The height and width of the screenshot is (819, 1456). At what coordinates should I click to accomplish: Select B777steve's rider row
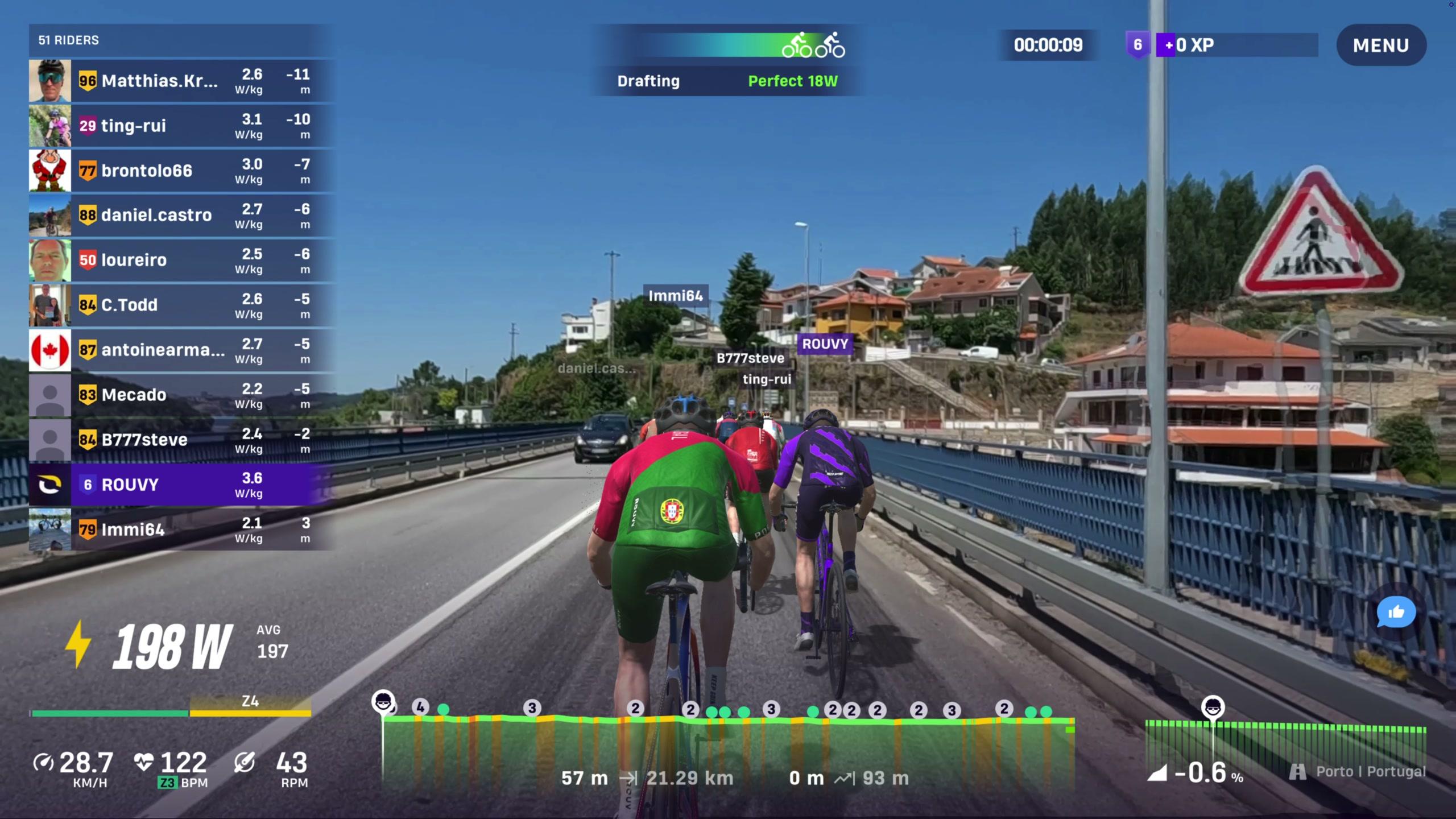(x=181, y=440)
